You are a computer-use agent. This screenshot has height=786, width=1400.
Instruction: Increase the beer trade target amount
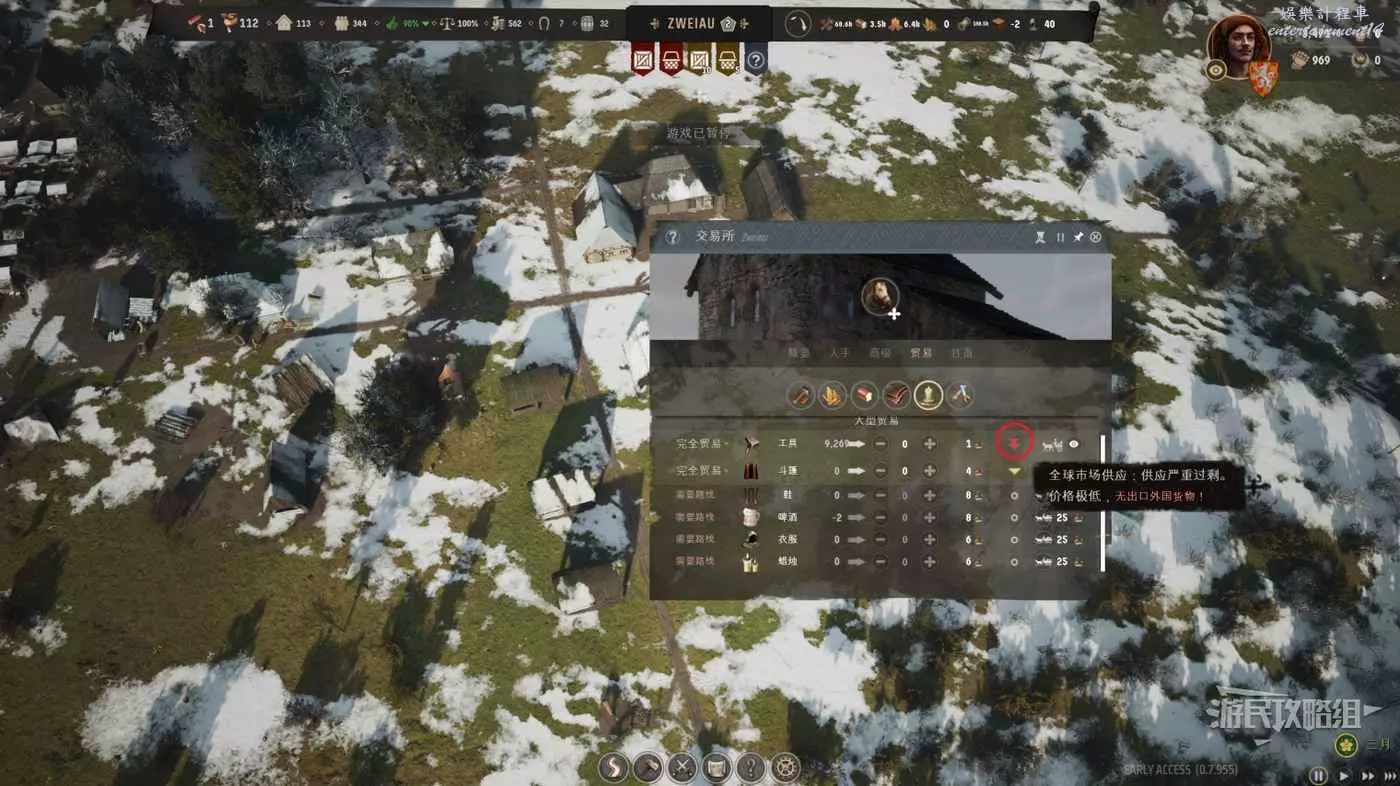(x=929, y=518)
